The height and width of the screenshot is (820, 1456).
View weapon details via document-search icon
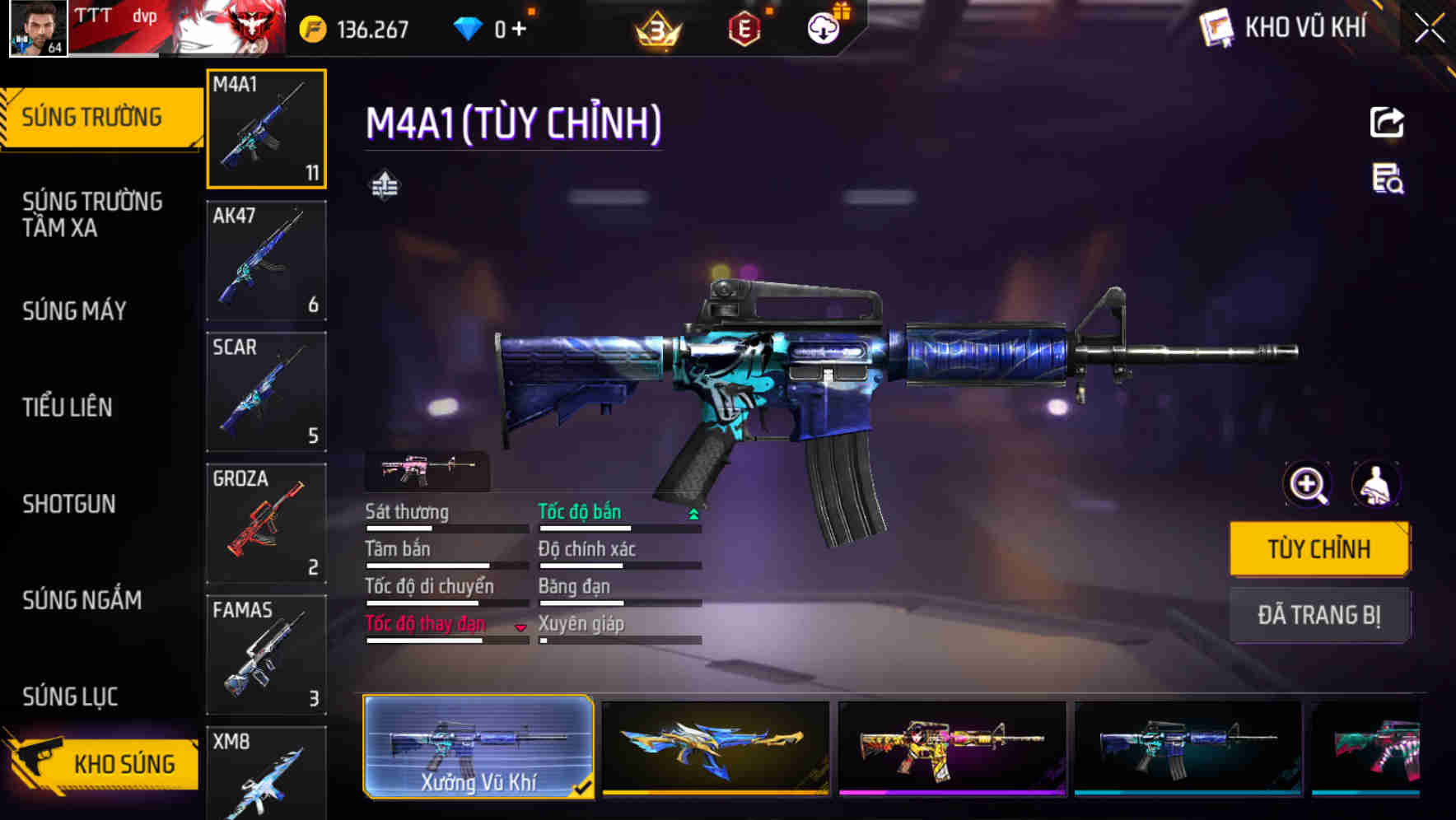click(1388, 184)
